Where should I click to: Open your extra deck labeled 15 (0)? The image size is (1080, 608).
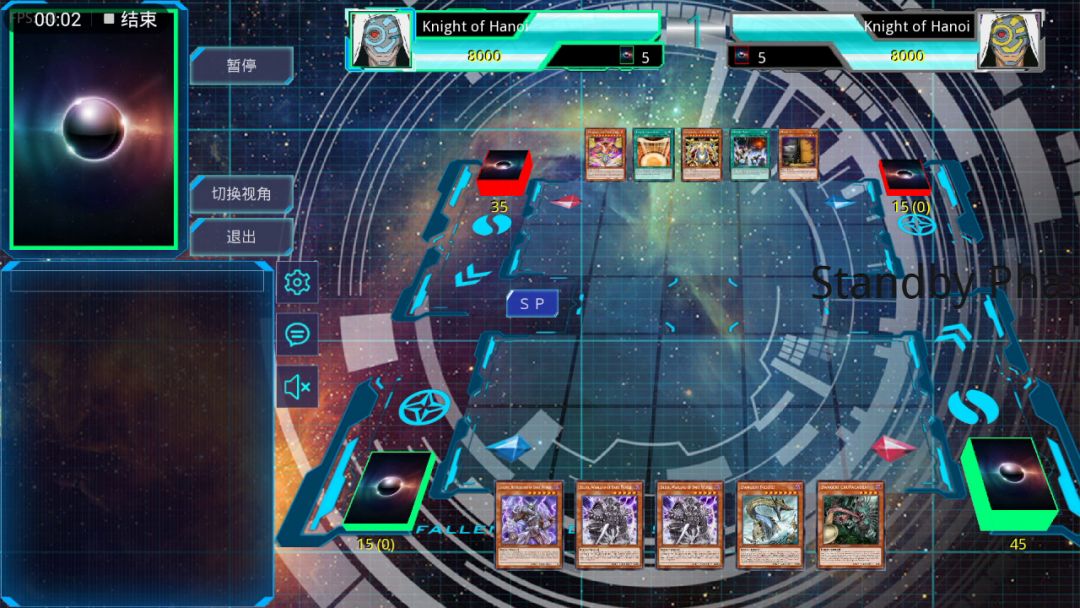[388, 489]
